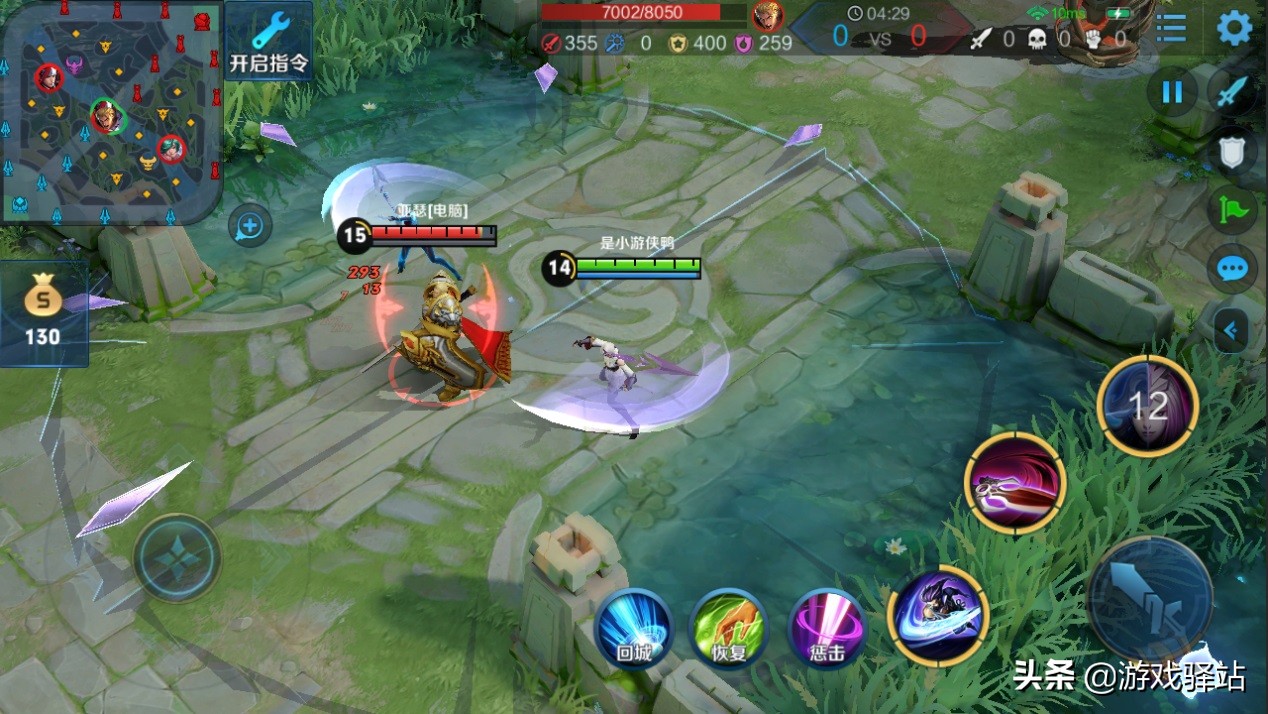
Task: Open the 开启指令 command panel
Action: [x=268, y=42]
